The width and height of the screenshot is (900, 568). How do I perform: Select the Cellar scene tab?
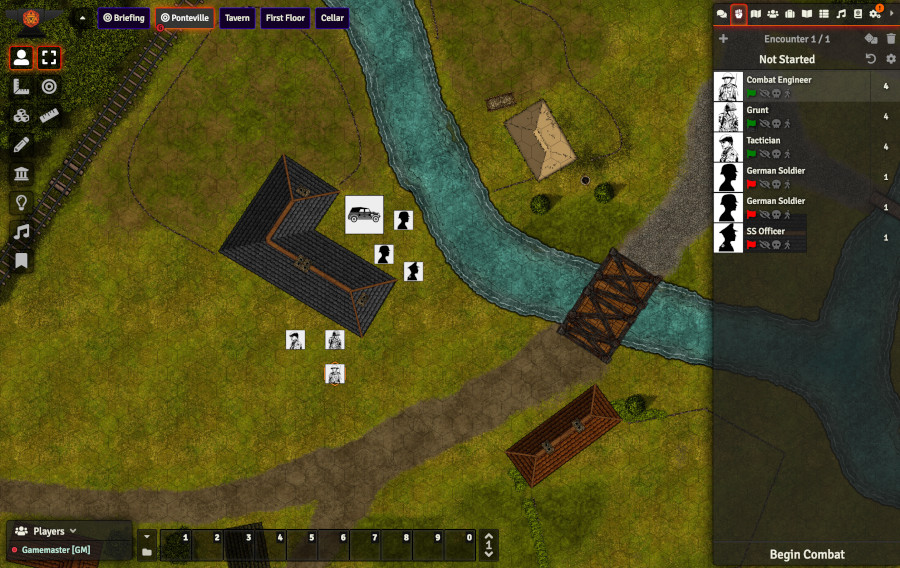pos(331,18)
